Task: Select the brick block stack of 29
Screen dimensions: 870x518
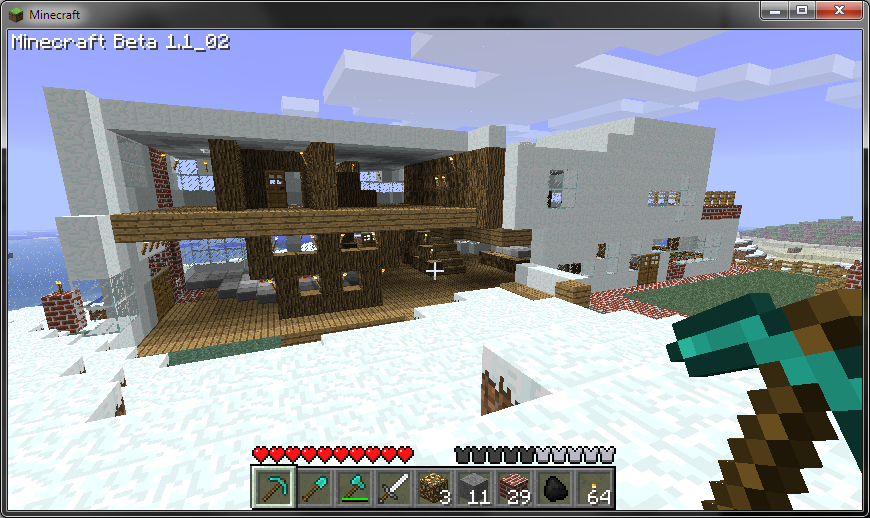Action: [513, 488]
